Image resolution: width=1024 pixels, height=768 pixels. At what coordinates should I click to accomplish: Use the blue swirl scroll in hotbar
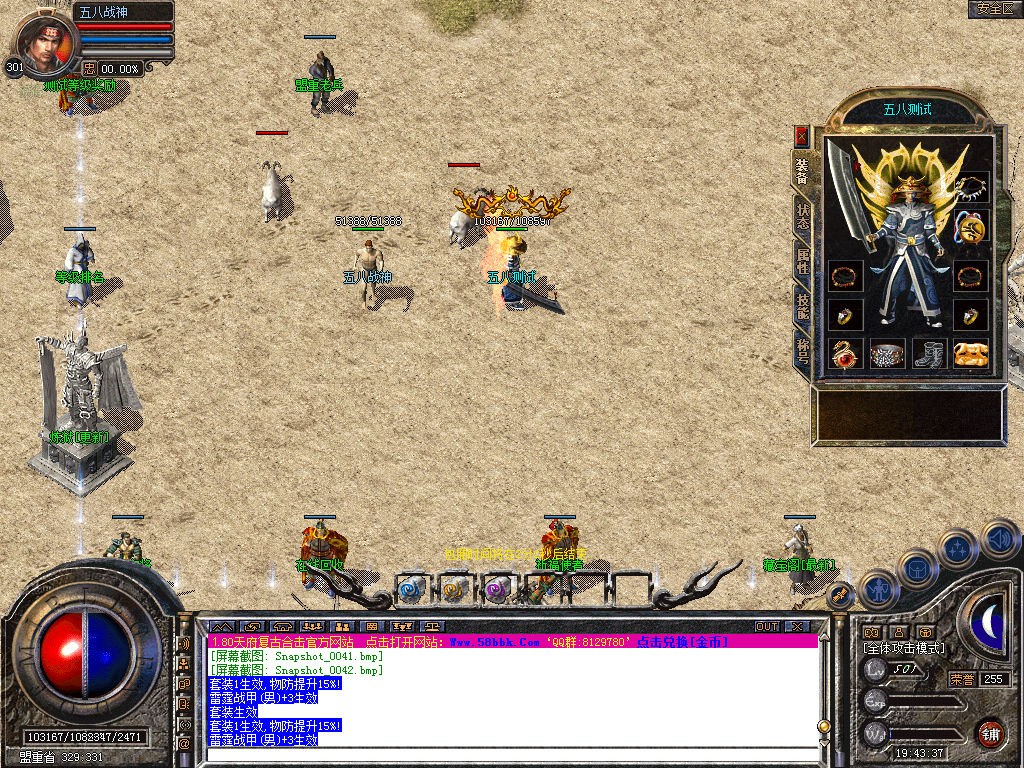[x=412, y=590]
